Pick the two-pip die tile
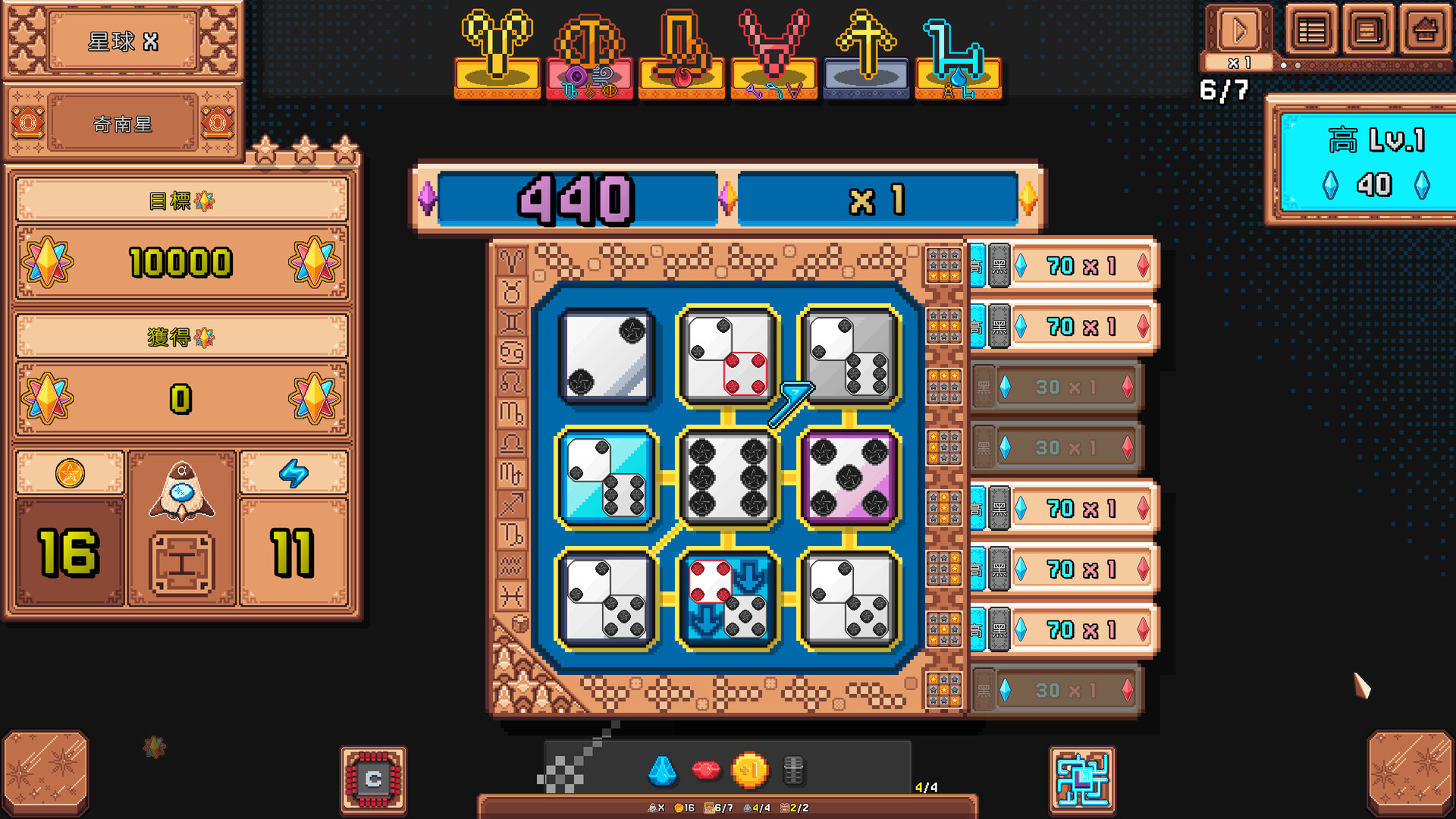1456x819 pixels. [607, 356]
